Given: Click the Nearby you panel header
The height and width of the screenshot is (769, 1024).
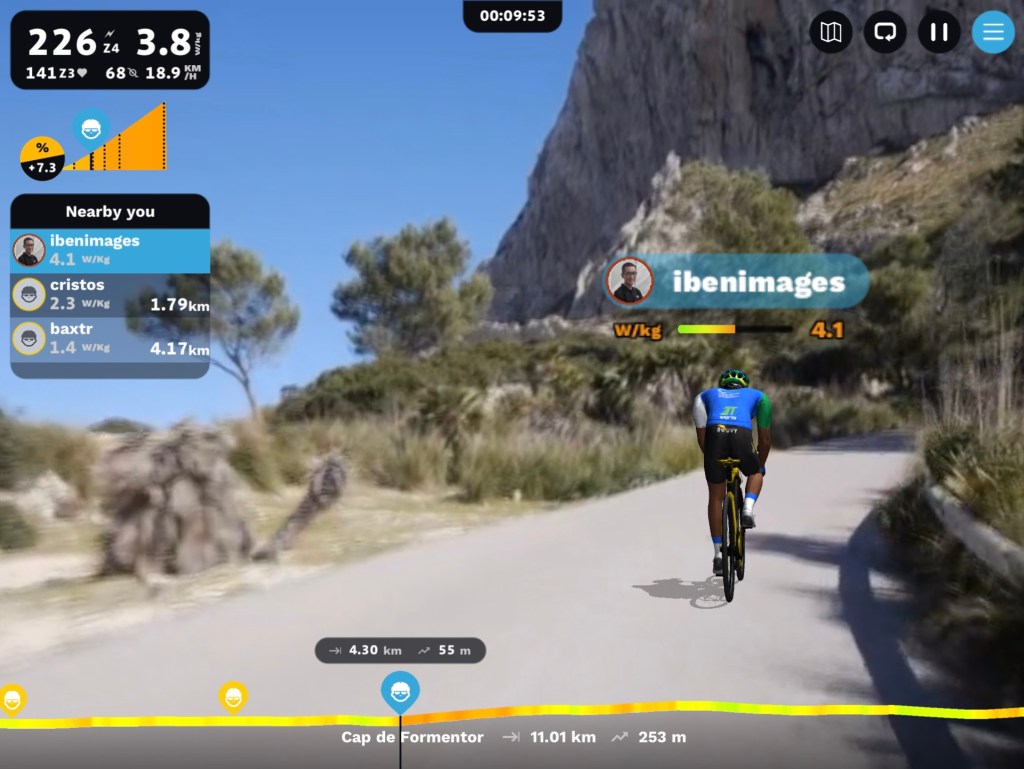Looking at the screenshot, I should pos(110,211).
